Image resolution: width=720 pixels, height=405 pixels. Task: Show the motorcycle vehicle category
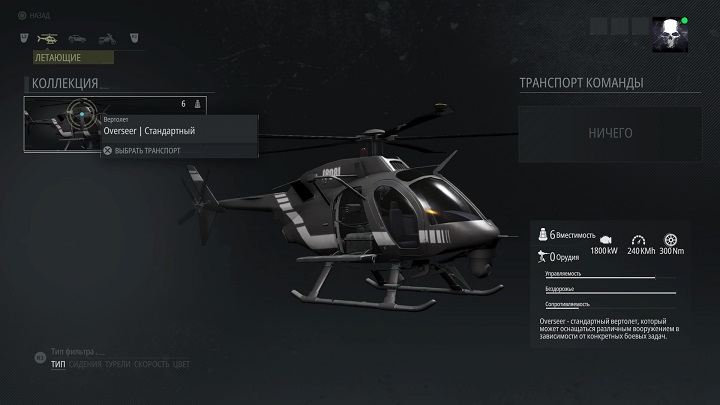[106, 39]
